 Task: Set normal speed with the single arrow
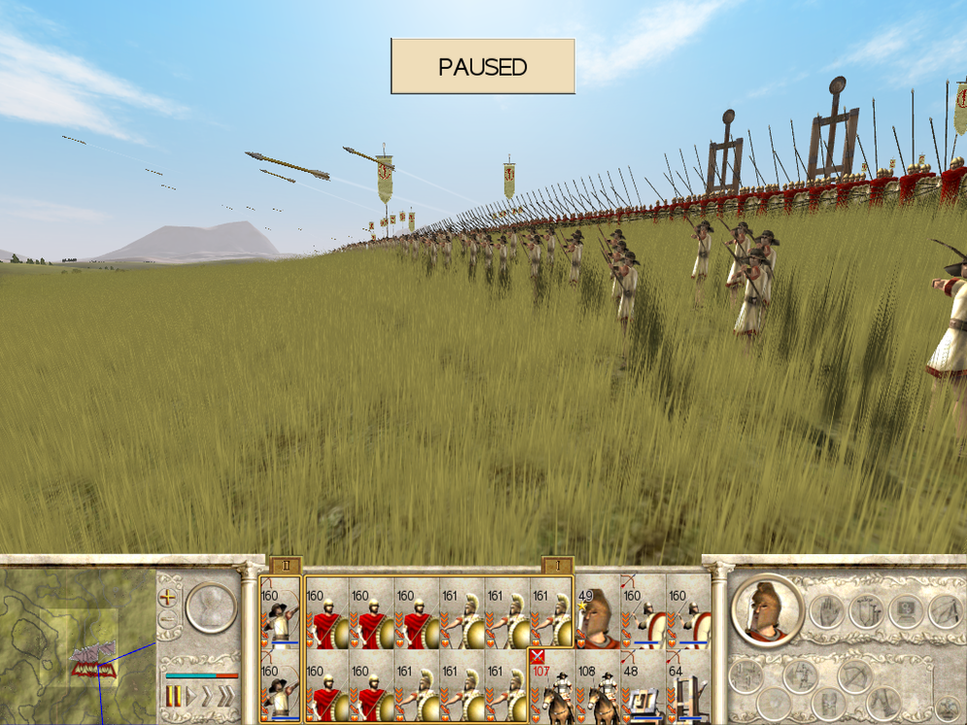[193, 696]
